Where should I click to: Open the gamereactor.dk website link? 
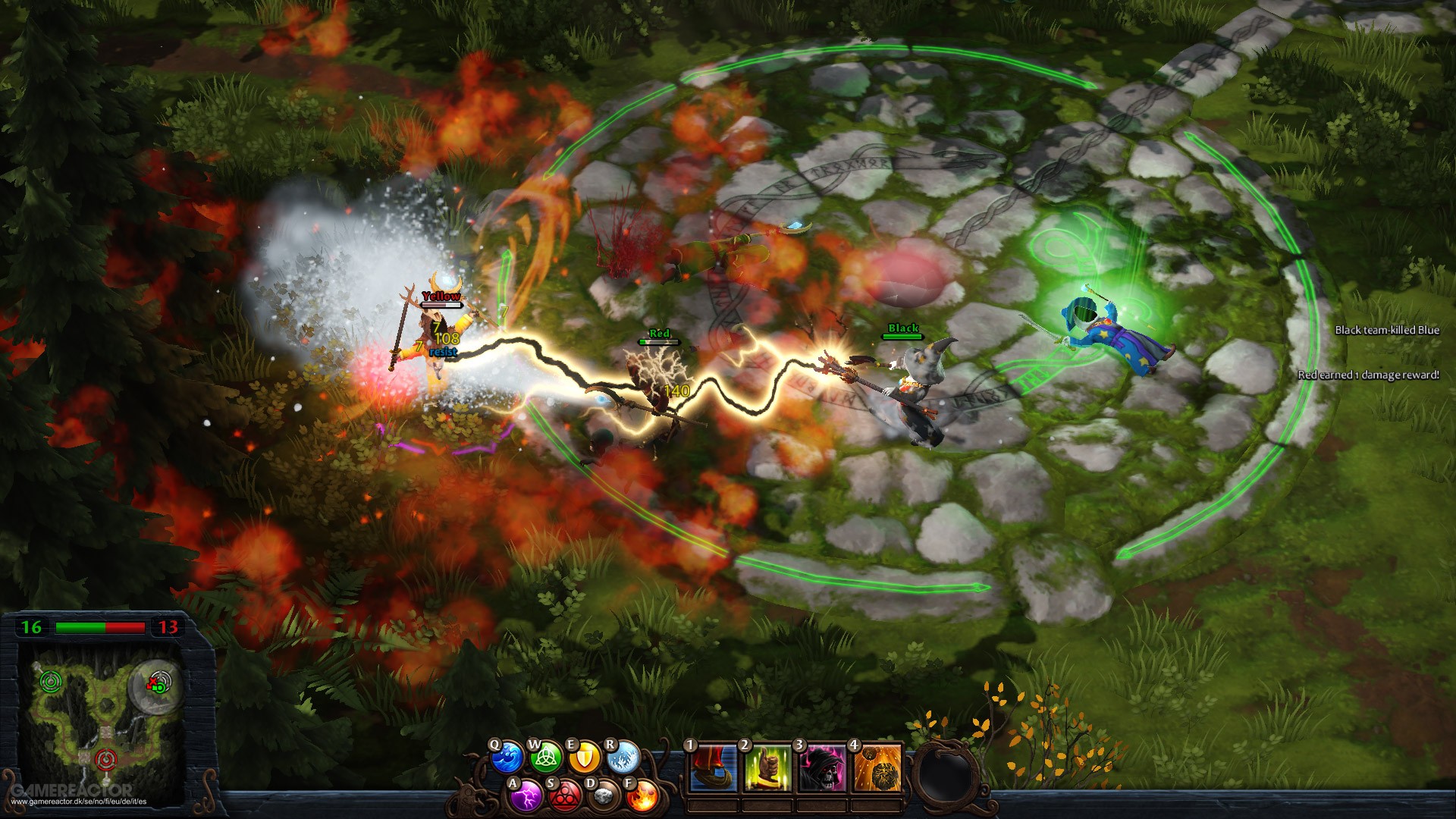pos(80,802)
